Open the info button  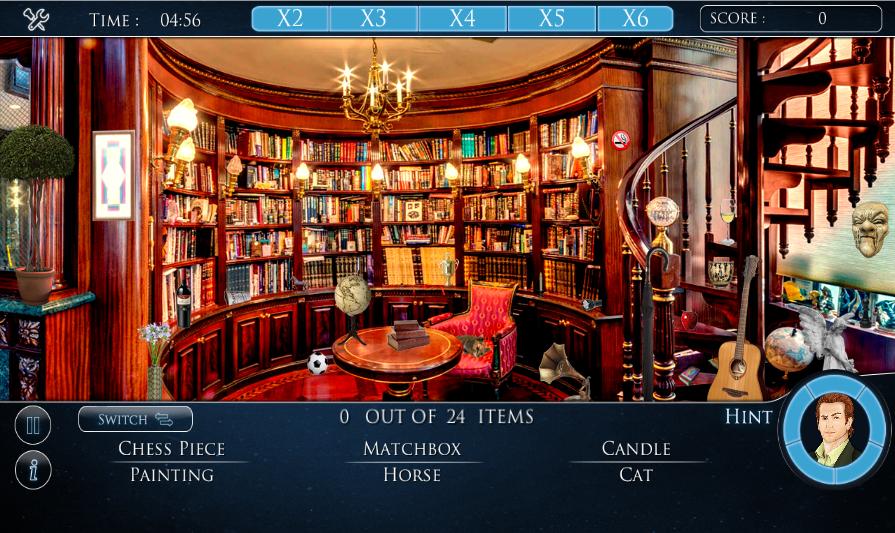tap(33, 470)
